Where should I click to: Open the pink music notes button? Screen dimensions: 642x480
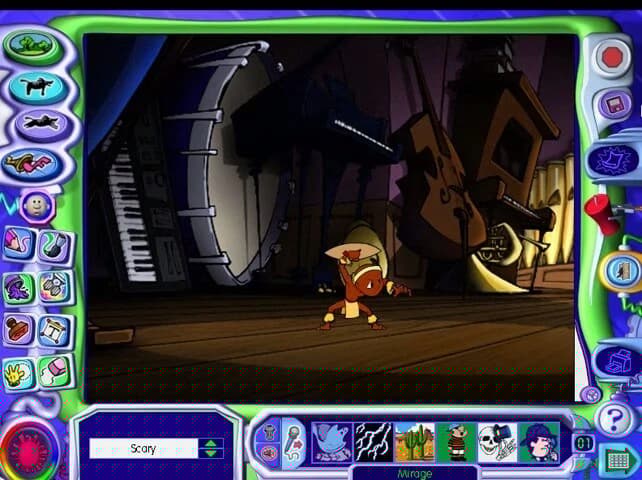click(31, 163)
